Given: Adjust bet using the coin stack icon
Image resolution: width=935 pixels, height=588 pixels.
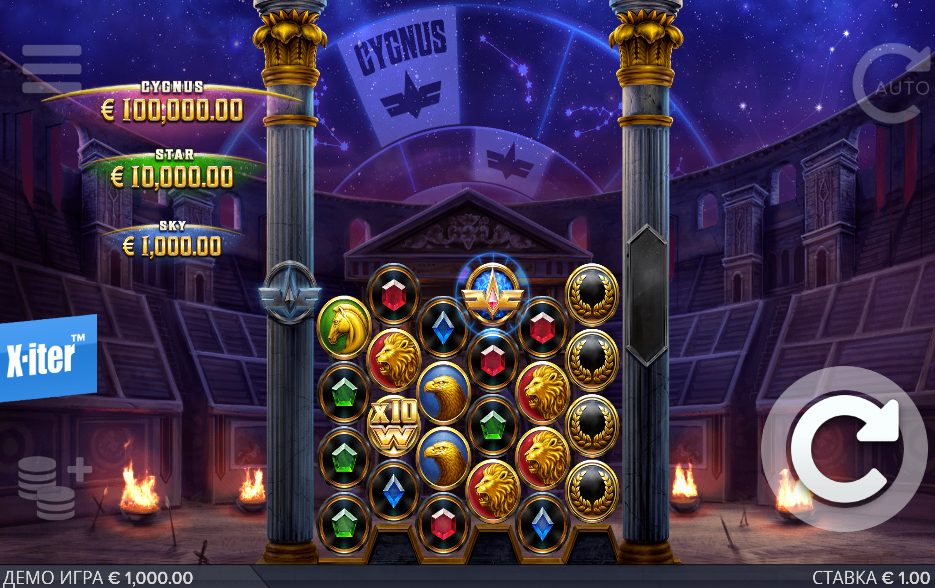Looking at the screenshot, I should [52, 489].
